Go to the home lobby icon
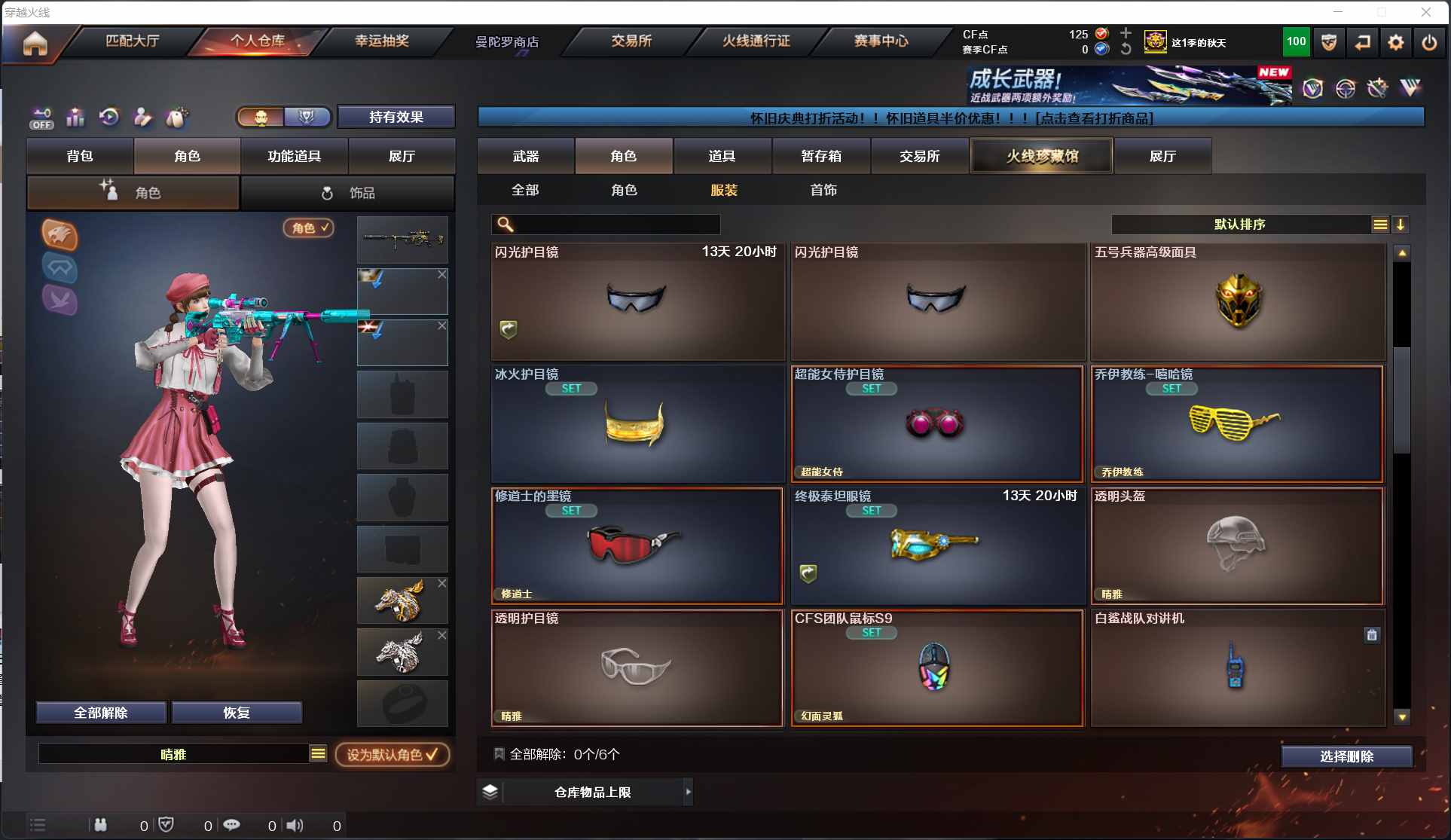The height and width of the screenshot is (840, 1451). tap(35, 44)
